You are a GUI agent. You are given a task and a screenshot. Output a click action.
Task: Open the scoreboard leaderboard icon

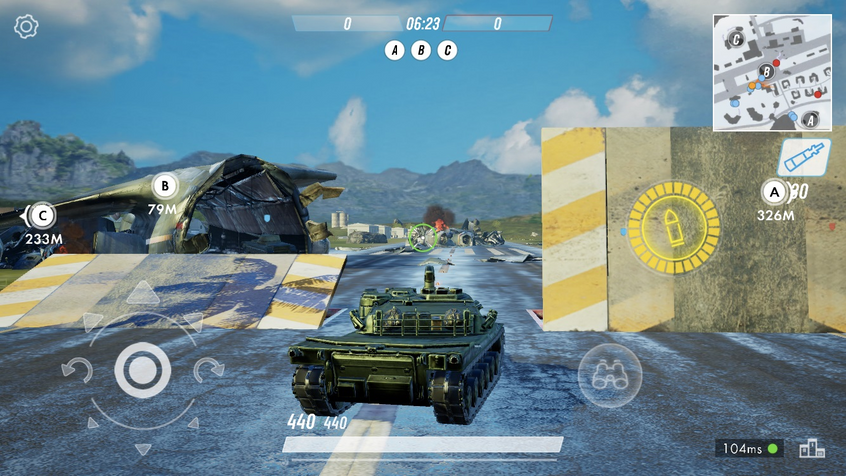pyautogui.click(x=811, y=449)
